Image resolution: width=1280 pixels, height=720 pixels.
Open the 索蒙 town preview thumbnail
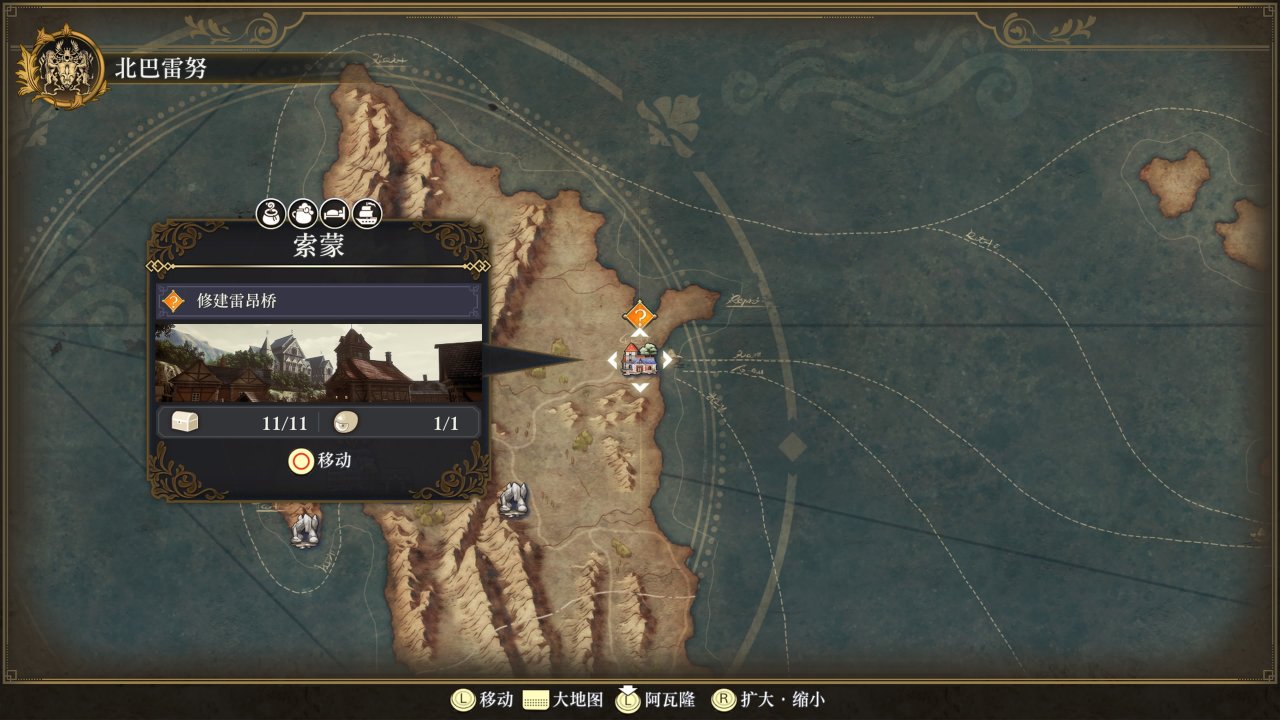click(x=318, y=362)
